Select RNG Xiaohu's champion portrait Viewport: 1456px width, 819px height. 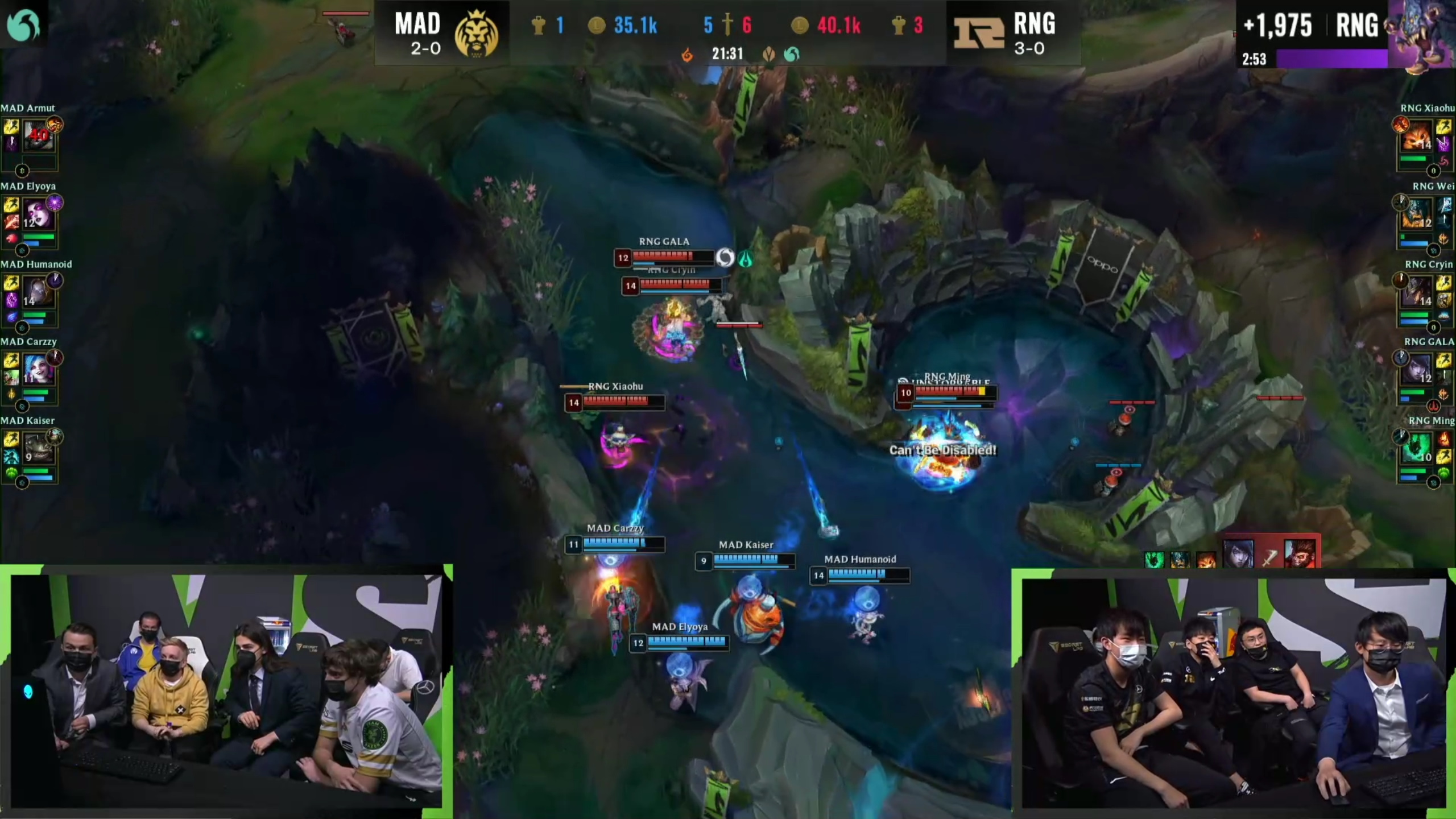tap(1417, 135)
